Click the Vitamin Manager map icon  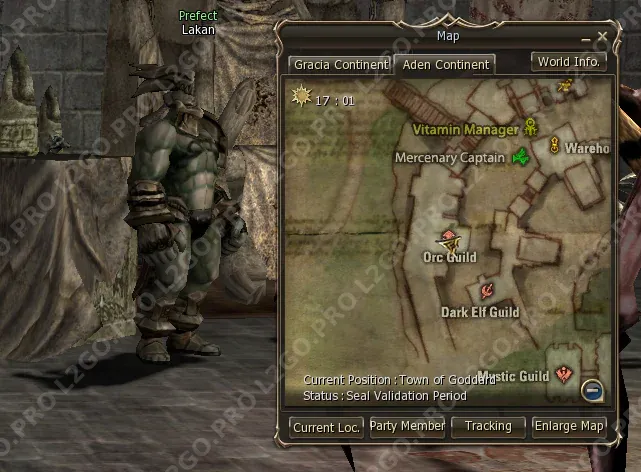coord(530,128)
